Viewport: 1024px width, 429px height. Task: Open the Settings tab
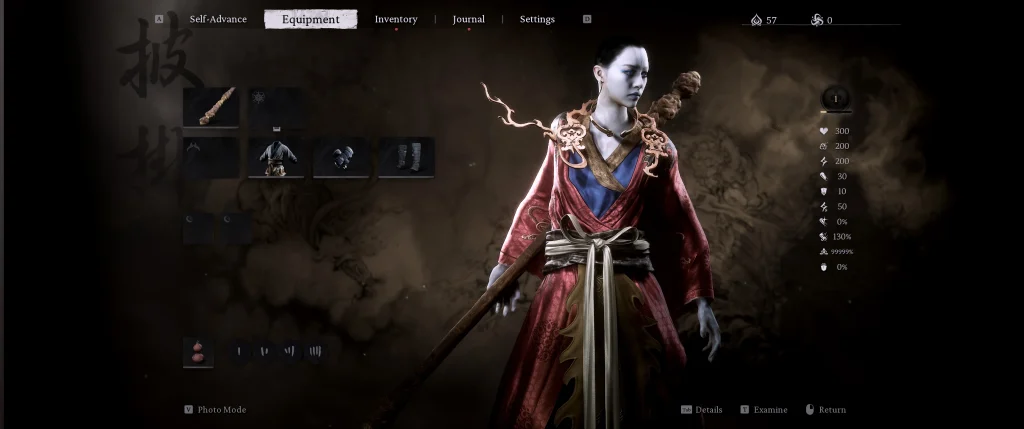[537, 19]
